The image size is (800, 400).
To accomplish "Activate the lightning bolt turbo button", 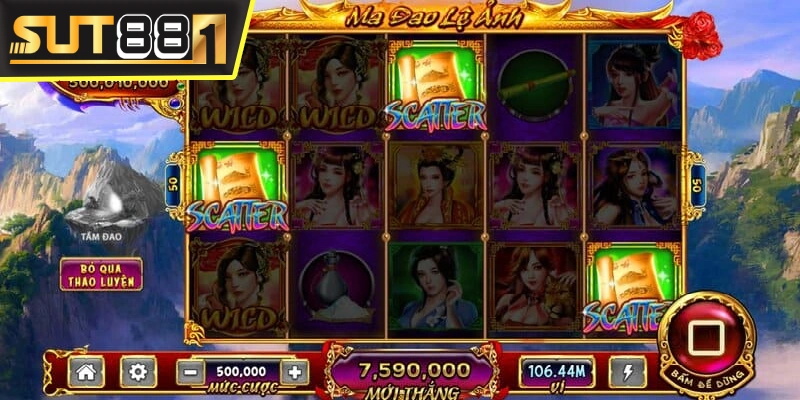I will click(x=627, y=372).
